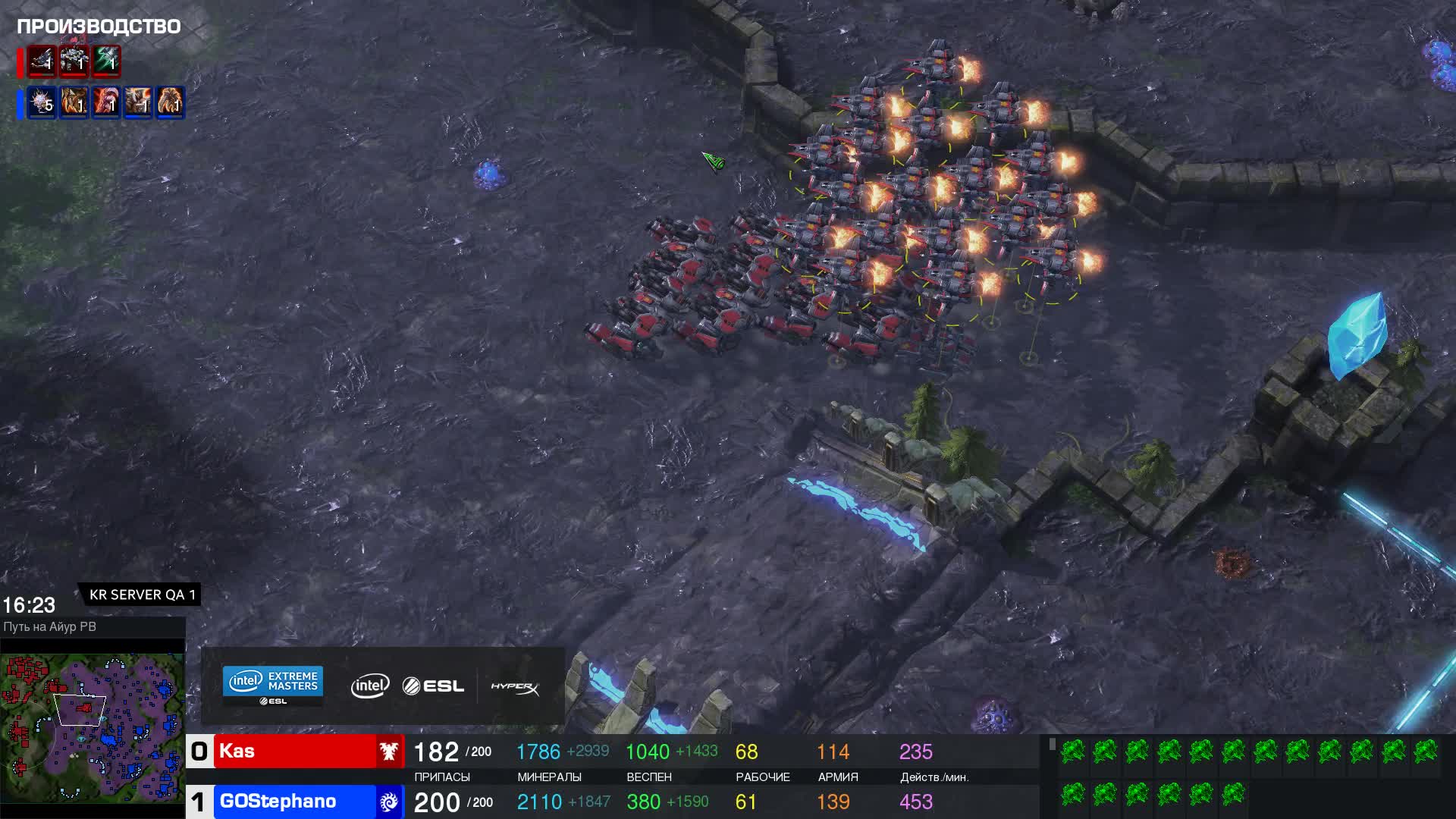Click the HyperX sponsor logo
The image size is (1456, 819).
click(515, 687)
